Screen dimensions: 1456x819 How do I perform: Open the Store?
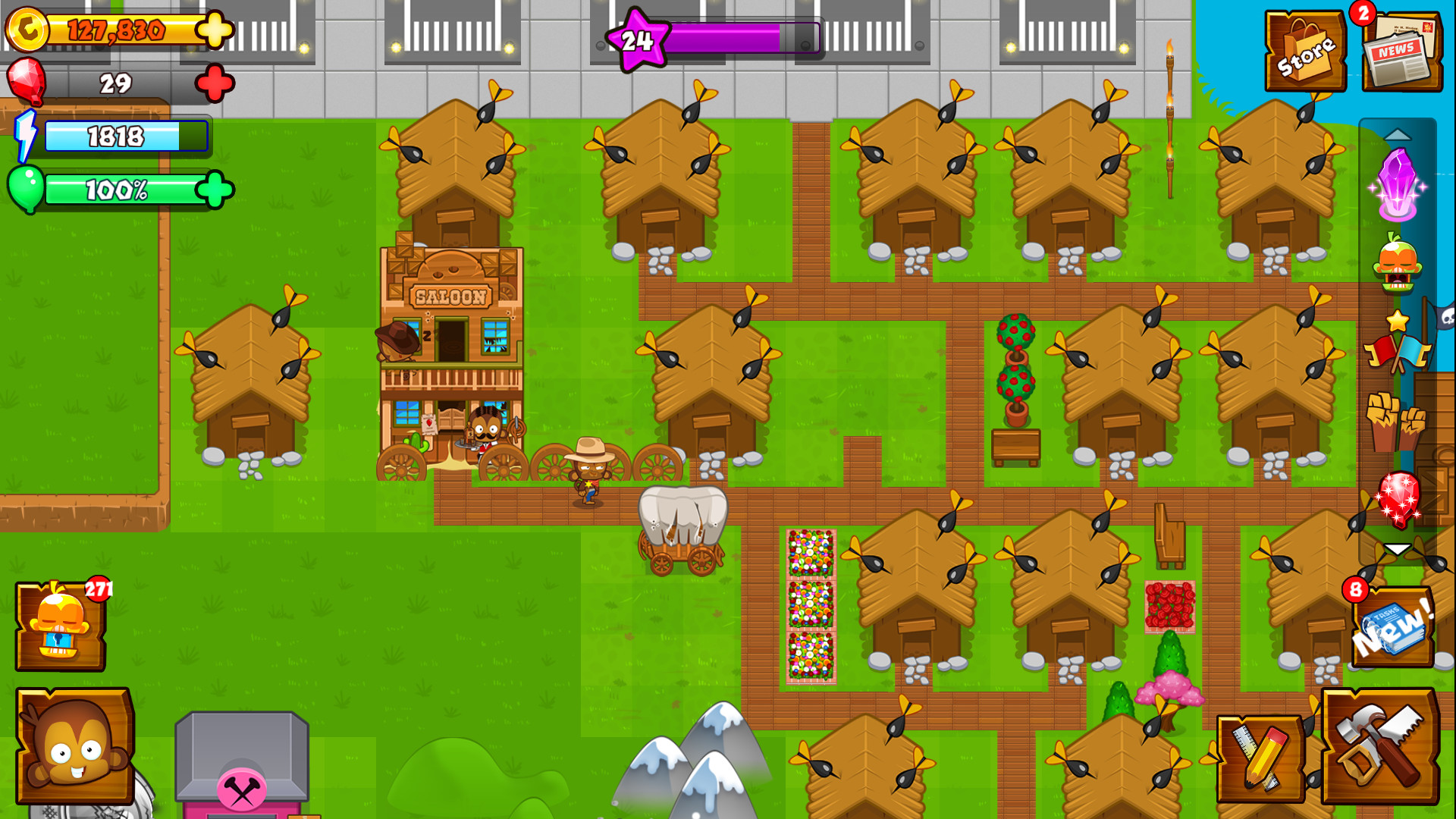1306,49
